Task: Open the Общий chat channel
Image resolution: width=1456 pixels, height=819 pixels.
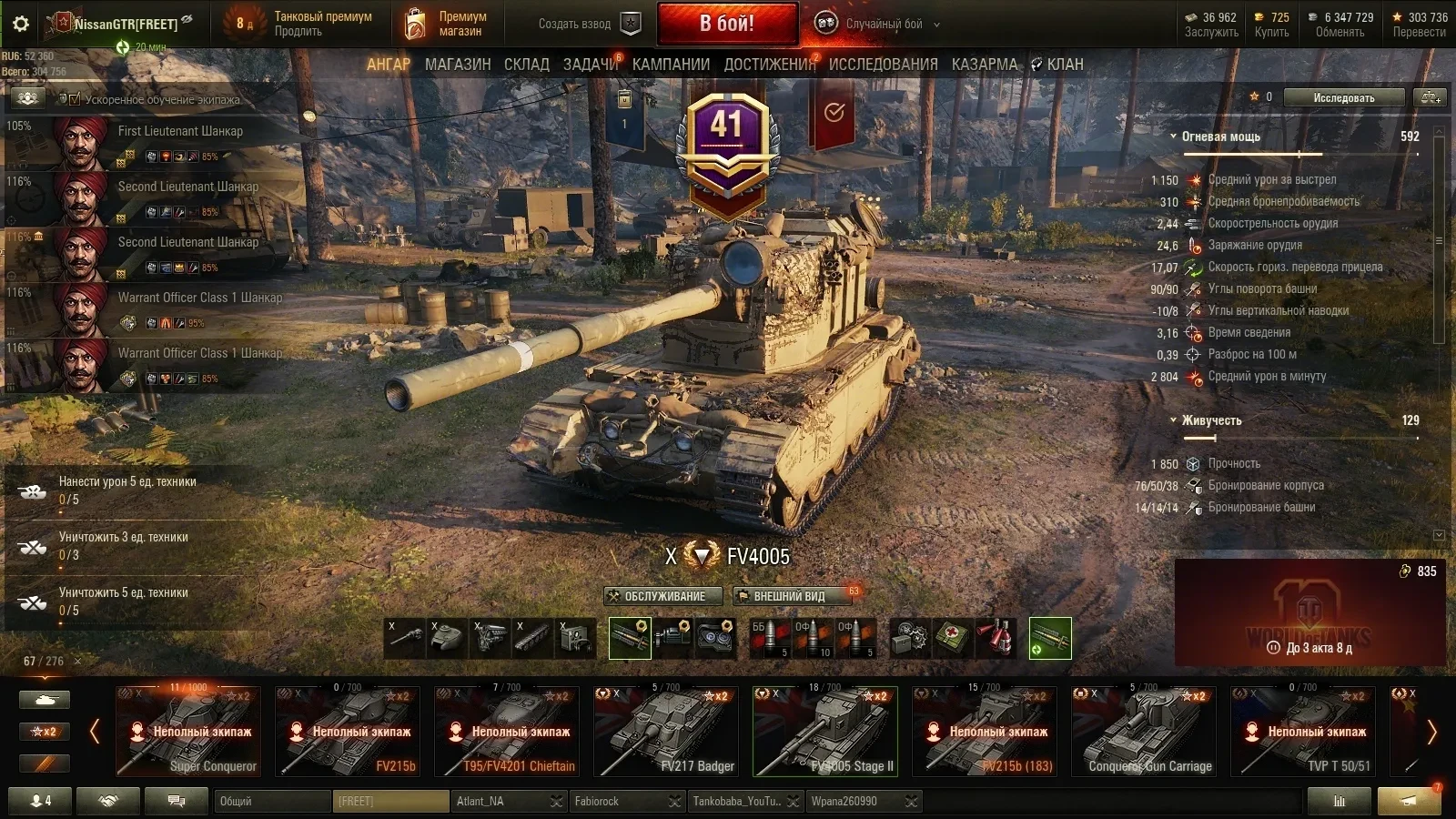Action: pyautogui.click(x=273, y=802)
